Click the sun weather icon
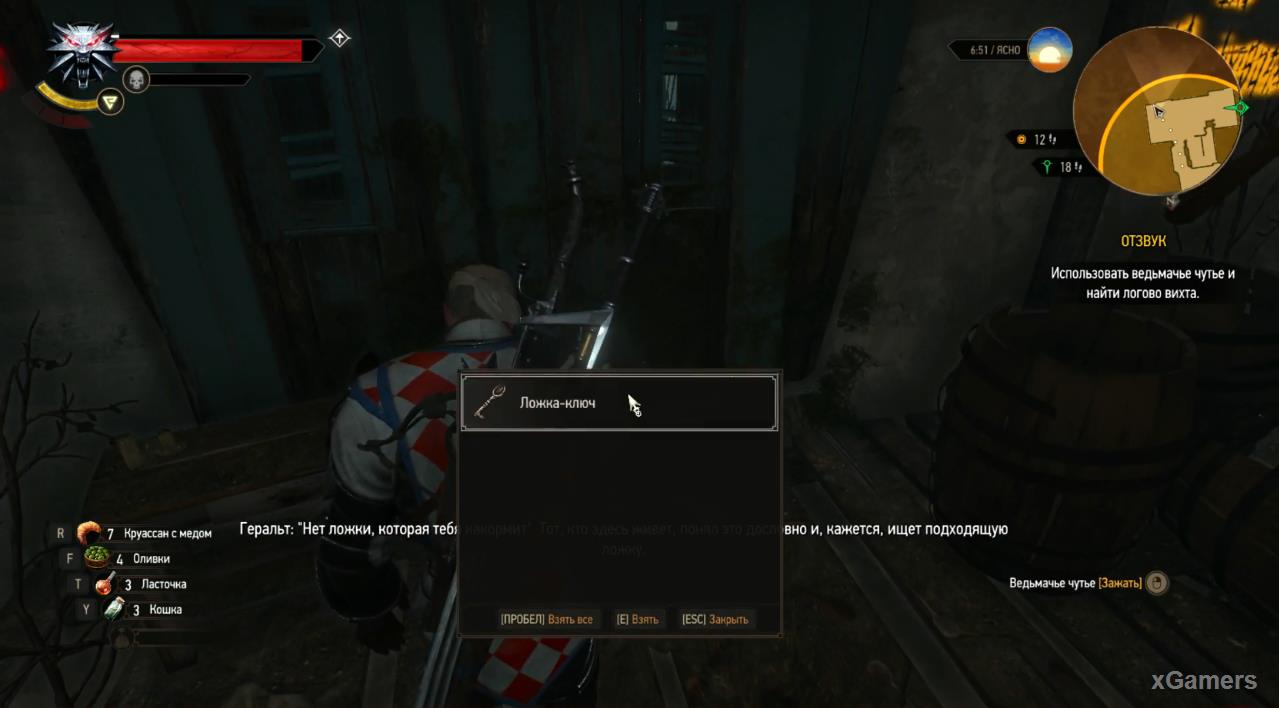This screenshot has width=1279, height=708. click(x=1049, y=50)
